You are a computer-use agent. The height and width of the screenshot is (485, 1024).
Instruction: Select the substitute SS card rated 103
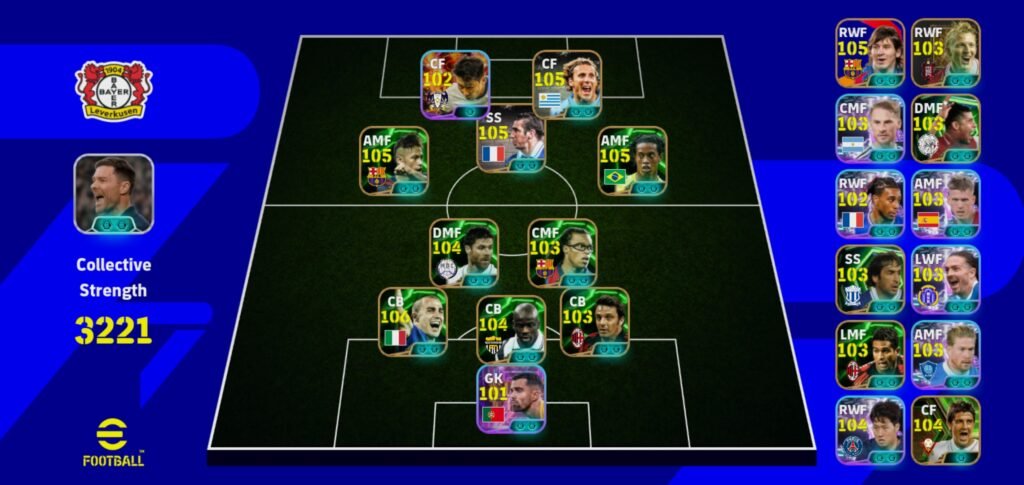pyautogui.click(x=870, y=278)
